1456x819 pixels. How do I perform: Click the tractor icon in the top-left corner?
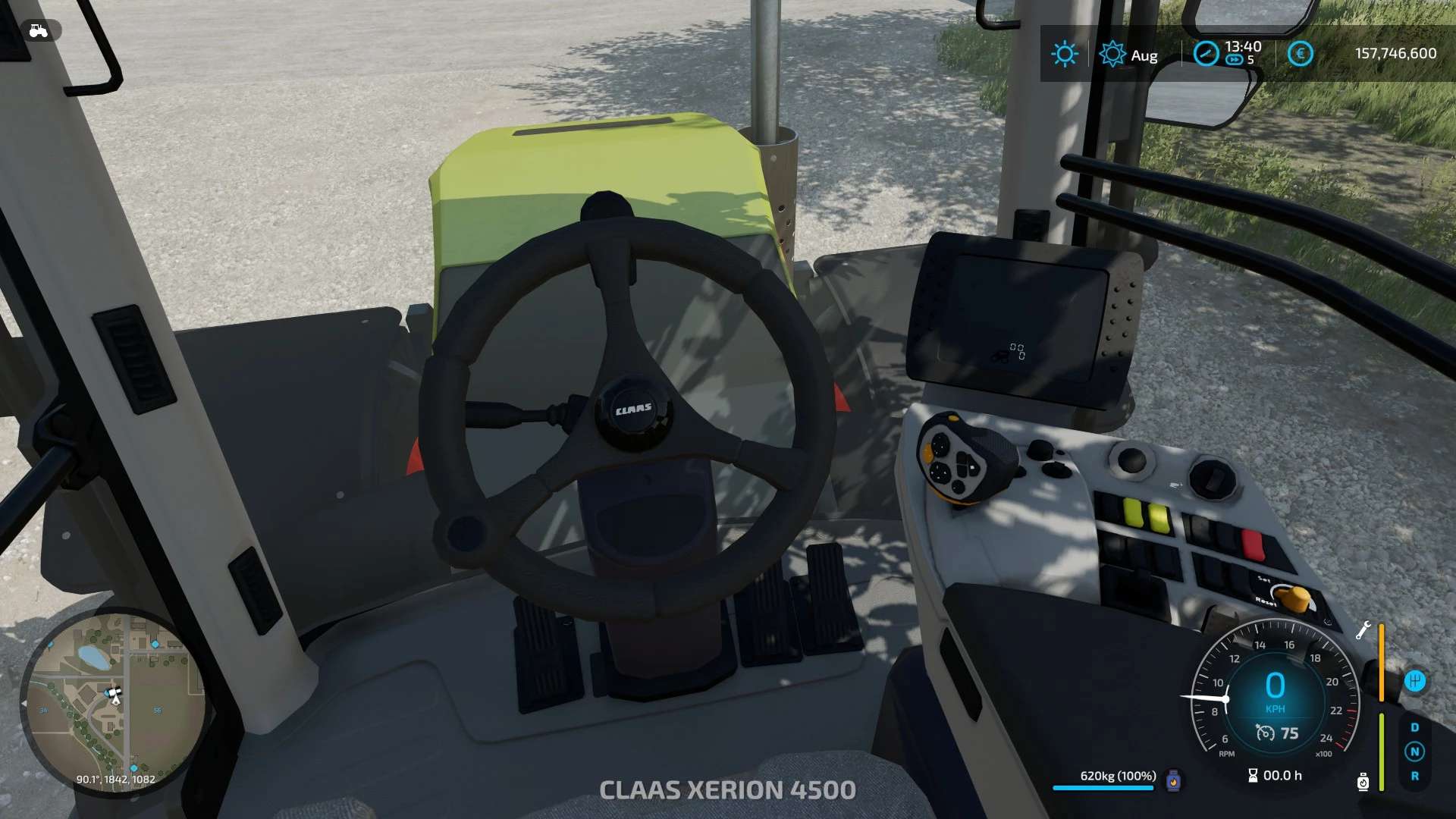(38, 30)
